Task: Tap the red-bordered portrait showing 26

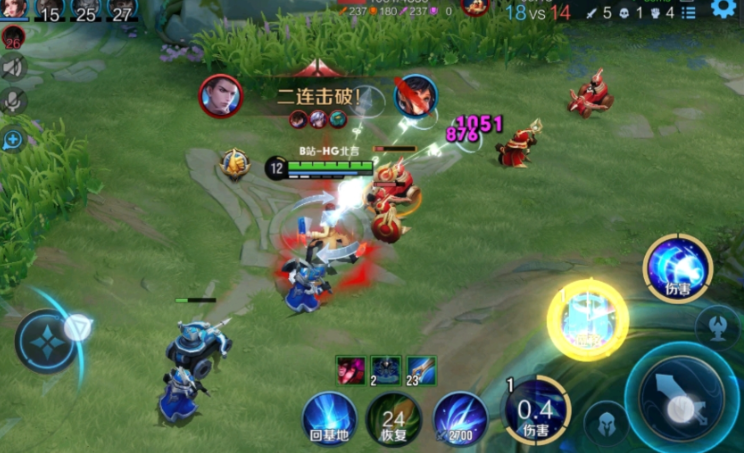Action: pyautogui.click(x=13, y=37)
